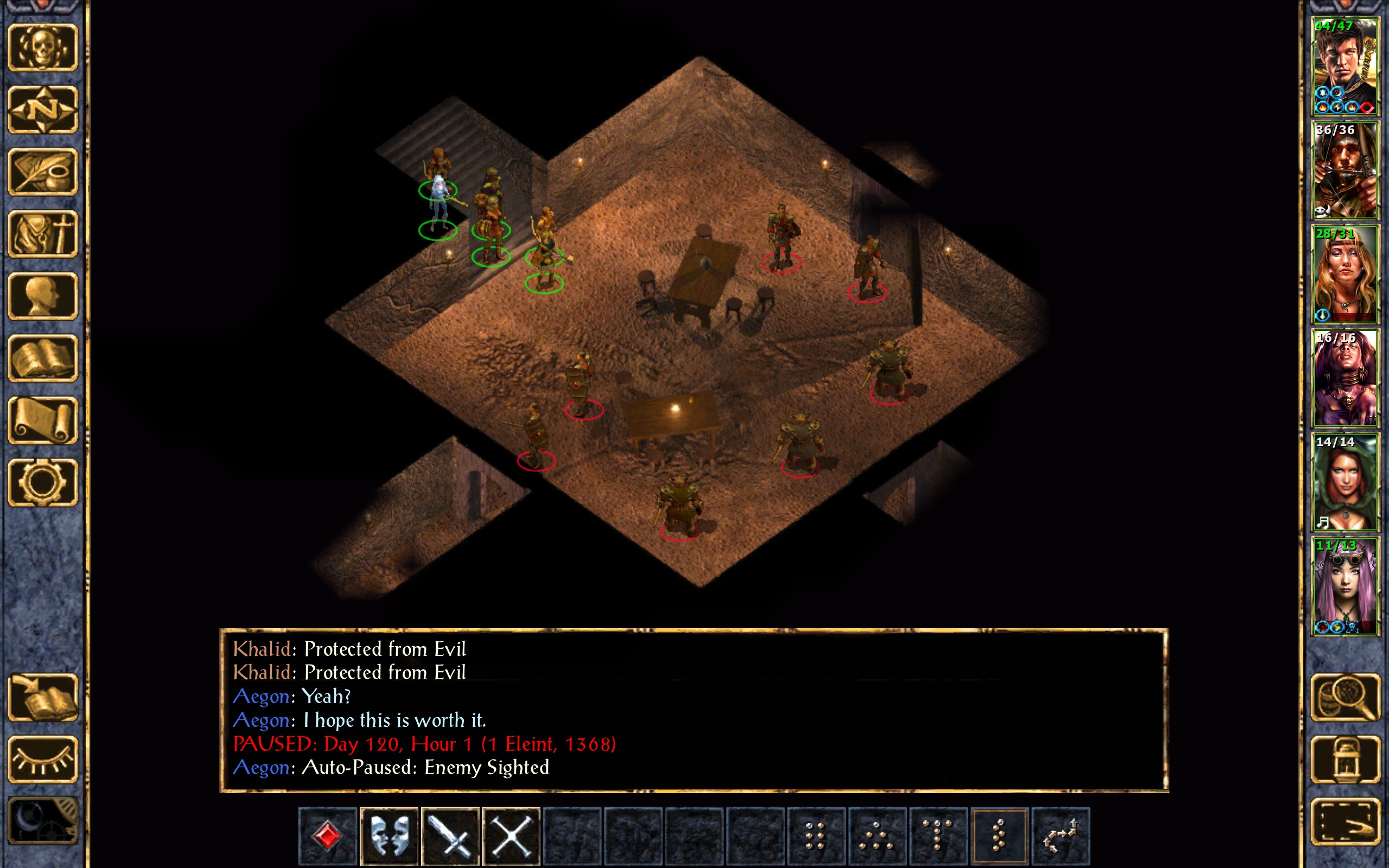Viewport: 1389px width, 868px height.
Task: Select the bearded archer portrait with 36/36
Action: 1344,170
